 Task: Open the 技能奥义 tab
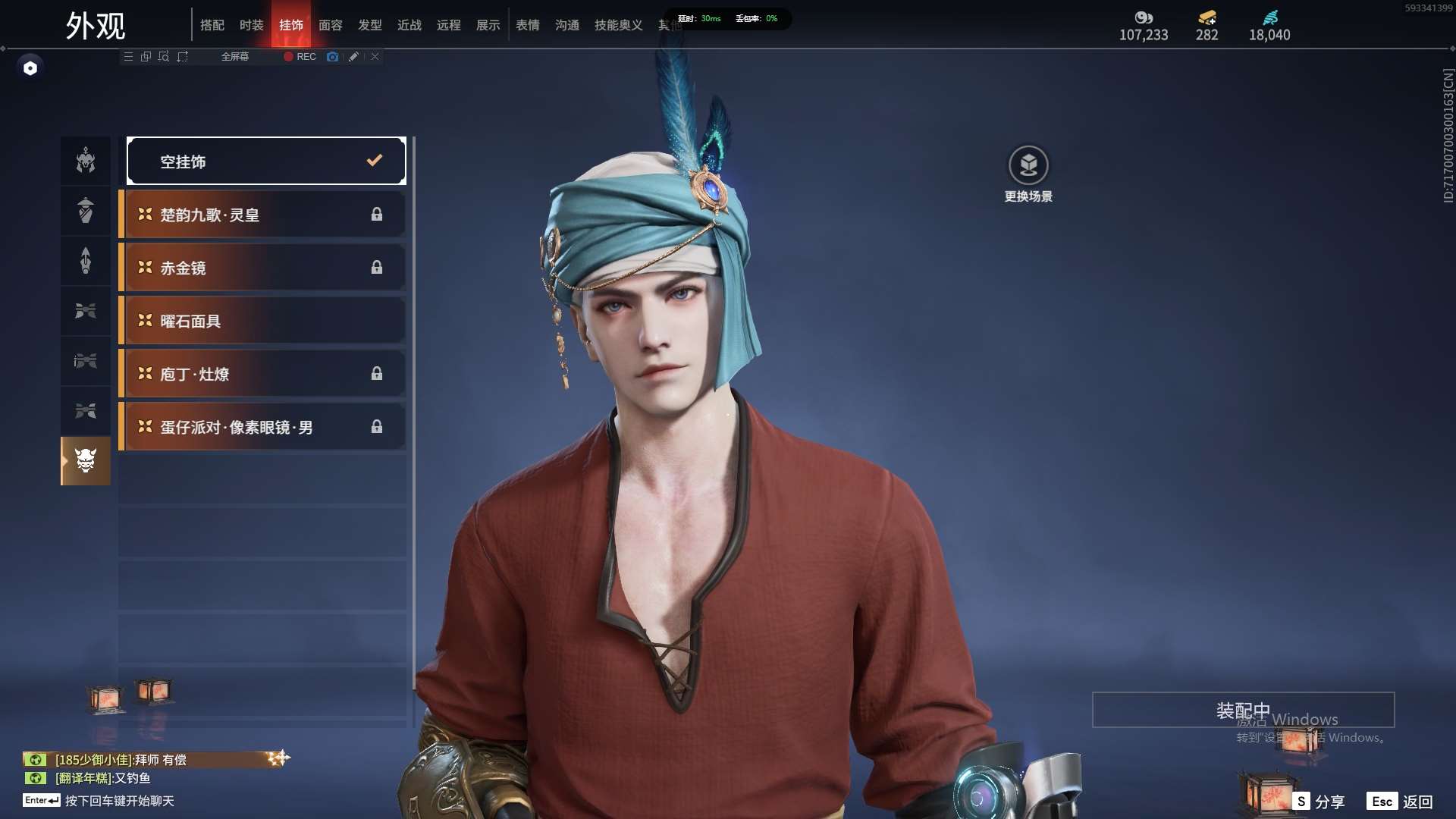tap(619, 25)
